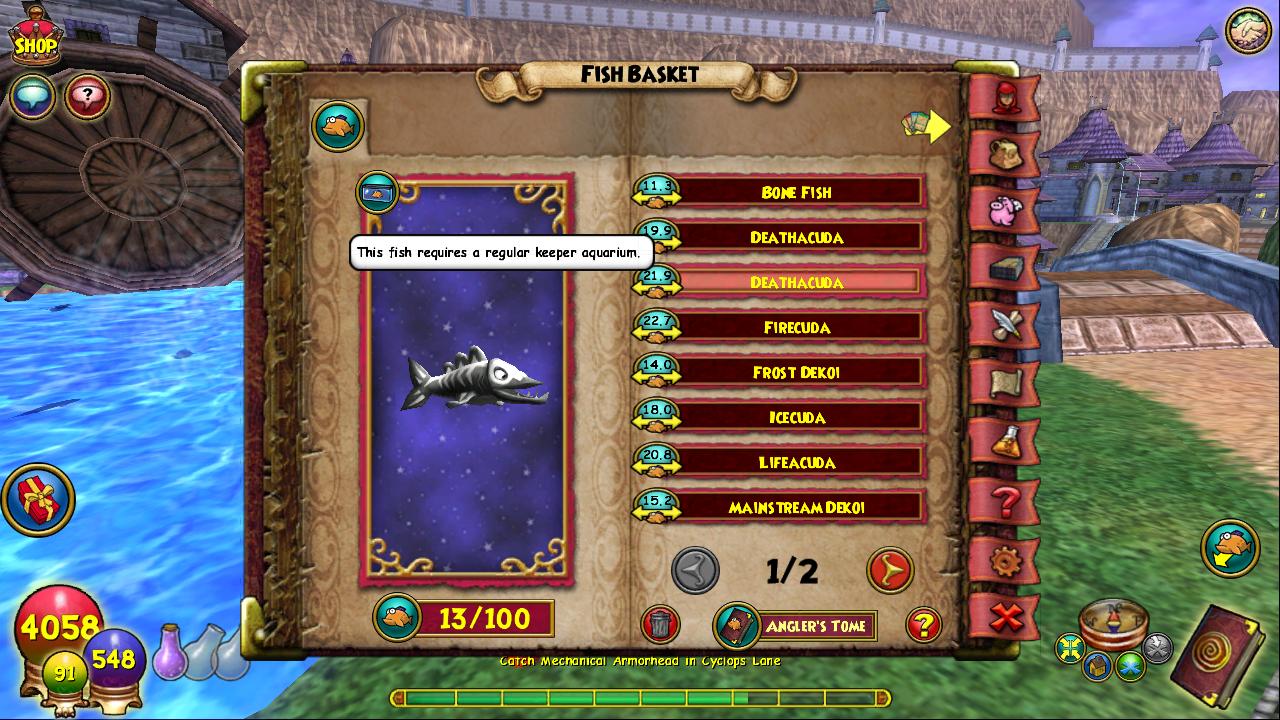Image resolution: width=1280 pixels, height=720 pixels.
Task: Open the Crown Shop
Action: click(x=35, y=40)
